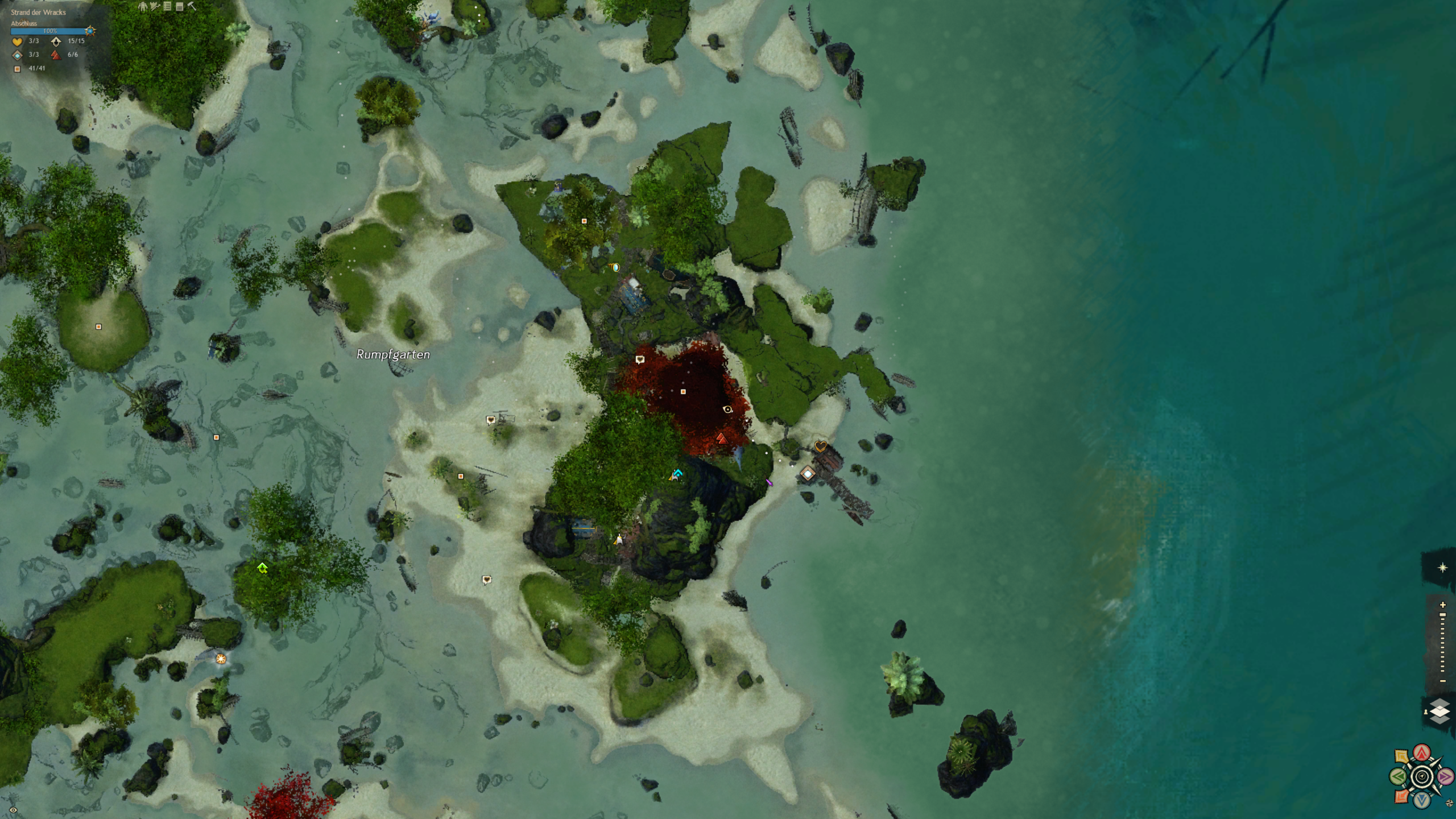Select the purple right-arrow compass marker
The height and width of the screenshot is (819, 1456).
tap(1445, 776)
